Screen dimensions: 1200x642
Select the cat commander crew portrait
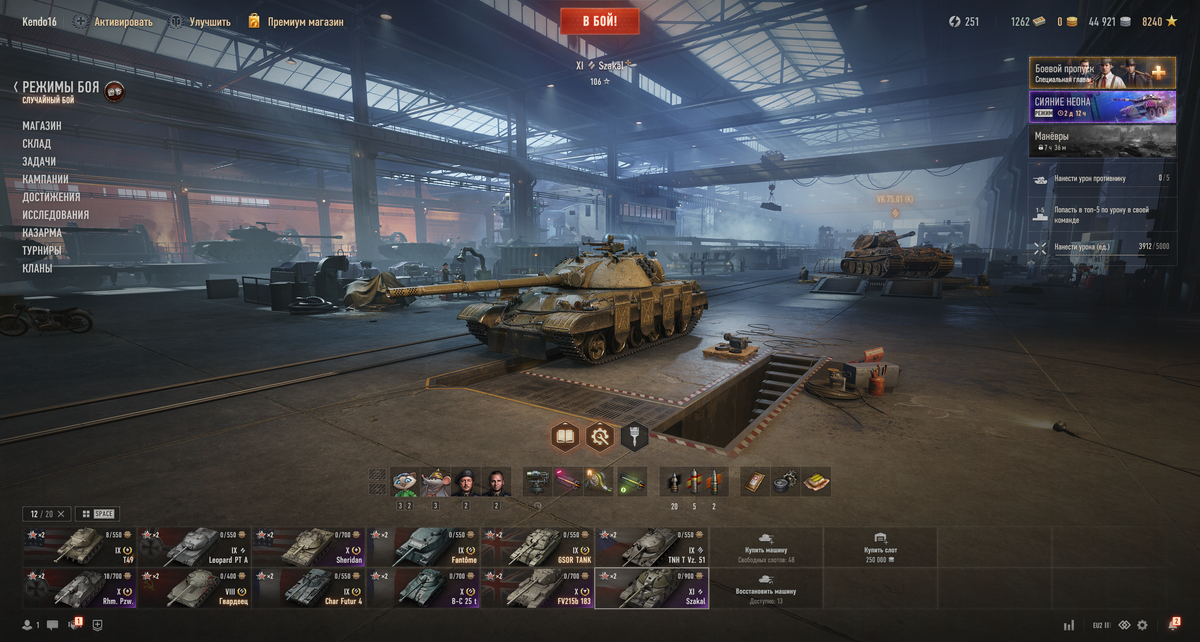(405, 482)
